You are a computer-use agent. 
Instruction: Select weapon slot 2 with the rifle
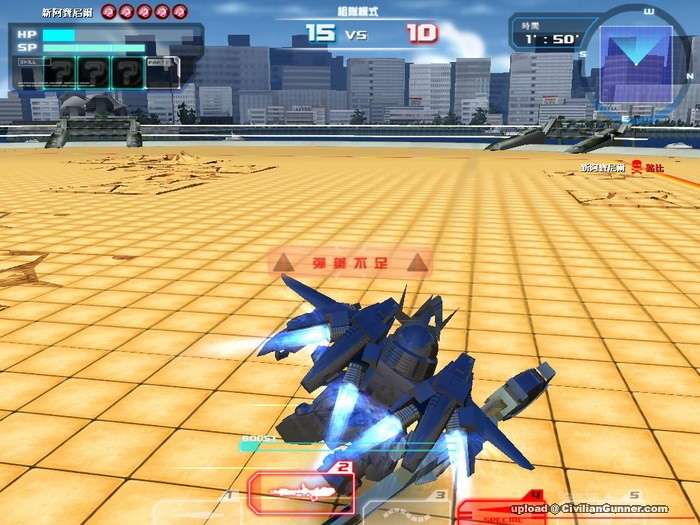tap(300, 492)
